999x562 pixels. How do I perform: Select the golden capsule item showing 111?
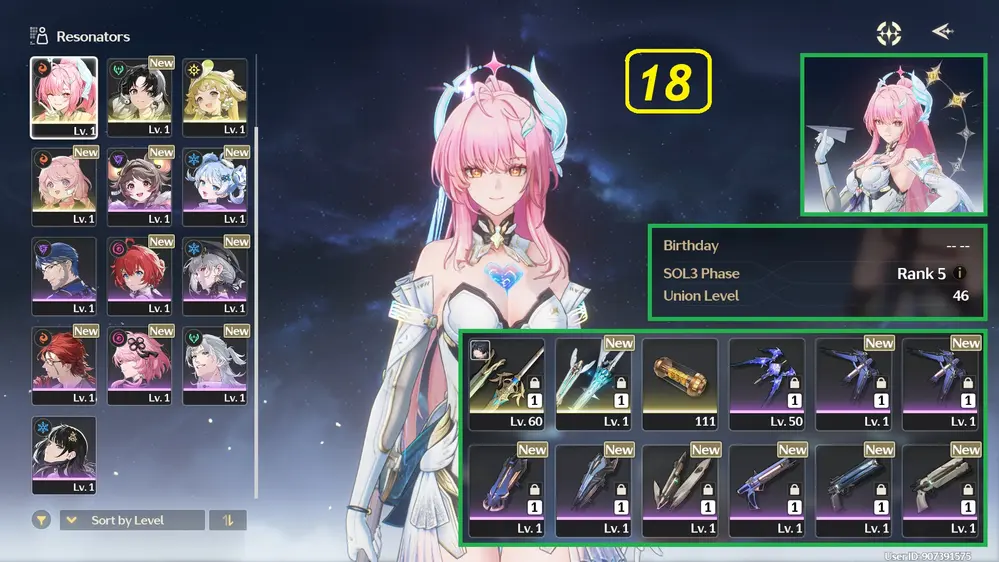[680, 384]
